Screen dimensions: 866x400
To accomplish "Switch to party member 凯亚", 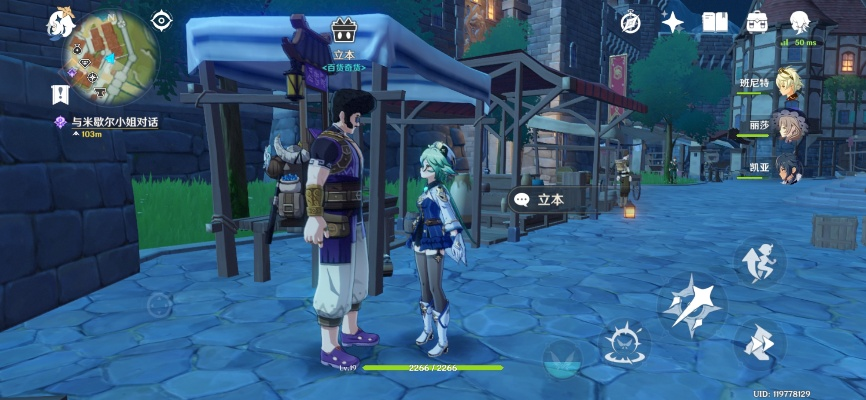I will click(790, 166).
